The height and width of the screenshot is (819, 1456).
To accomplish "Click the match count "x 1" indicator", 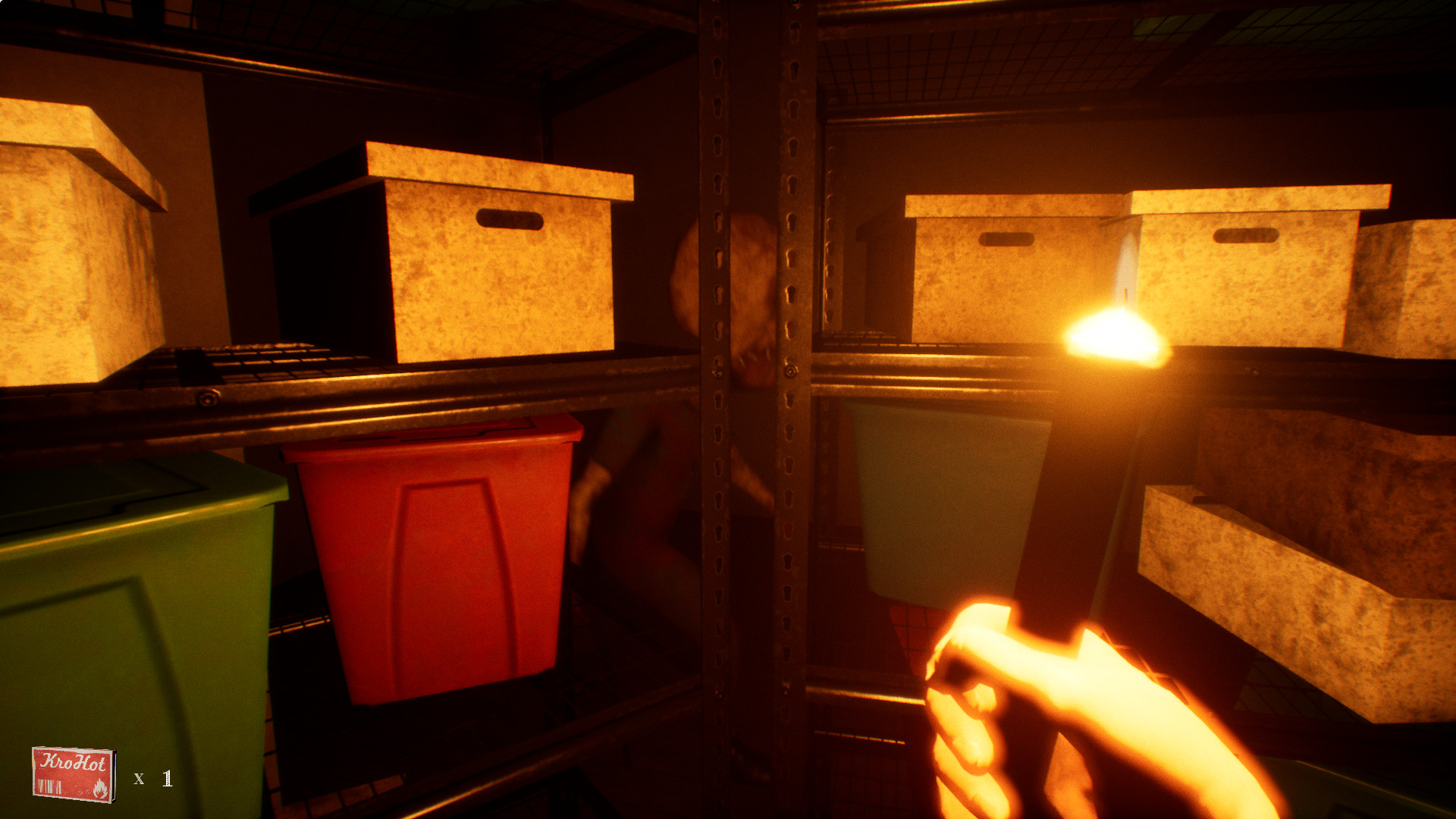I will click(x=151, y=779).
